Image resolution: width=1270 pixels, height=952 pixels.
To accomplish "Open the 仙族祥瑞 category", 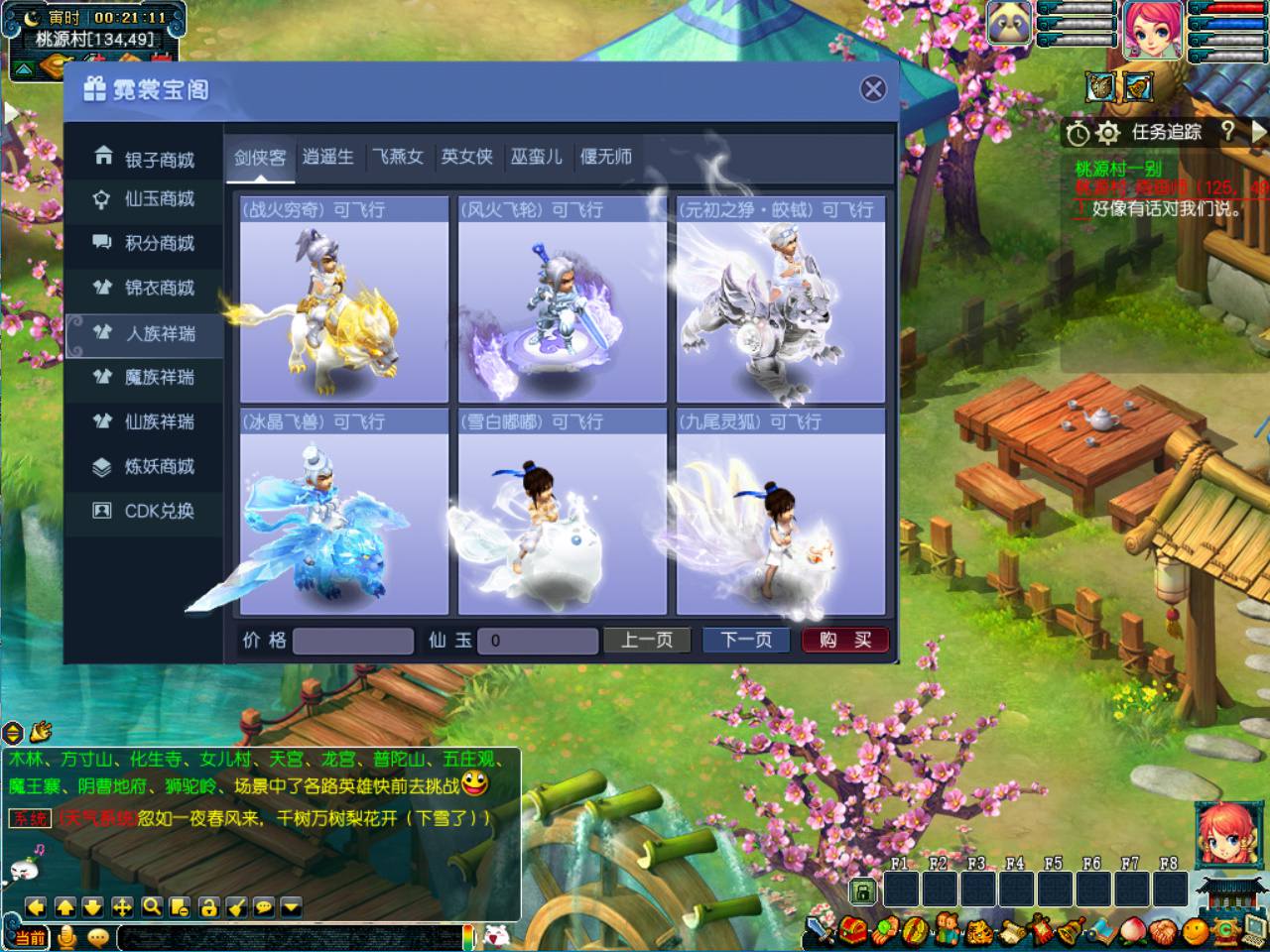I will 145,421.
